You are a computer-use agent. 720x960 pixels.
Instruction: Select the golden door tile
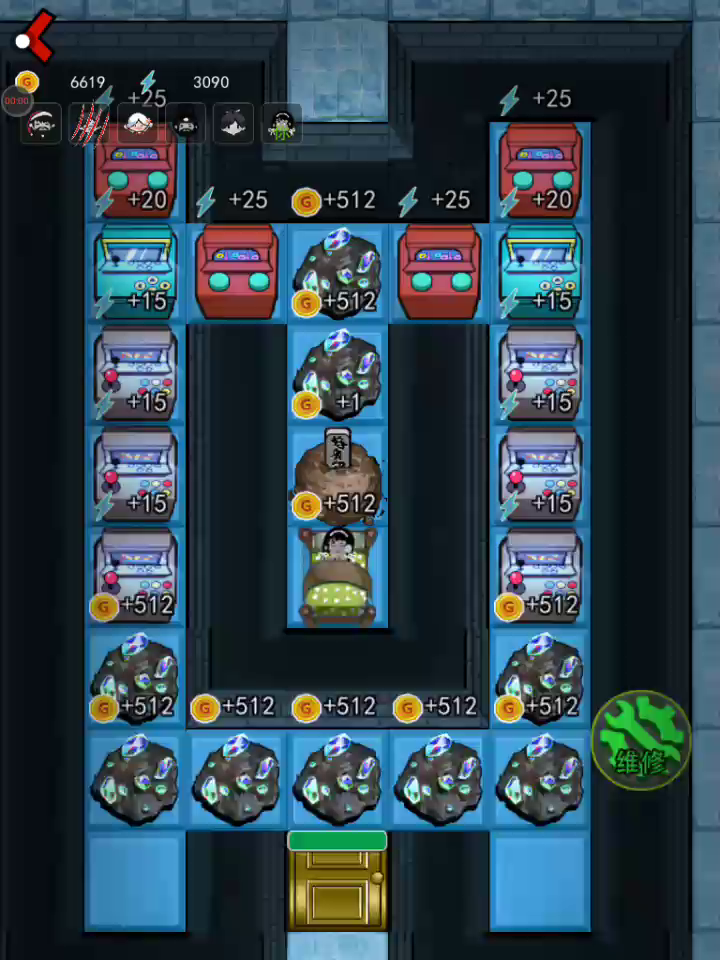coord(337,884)
